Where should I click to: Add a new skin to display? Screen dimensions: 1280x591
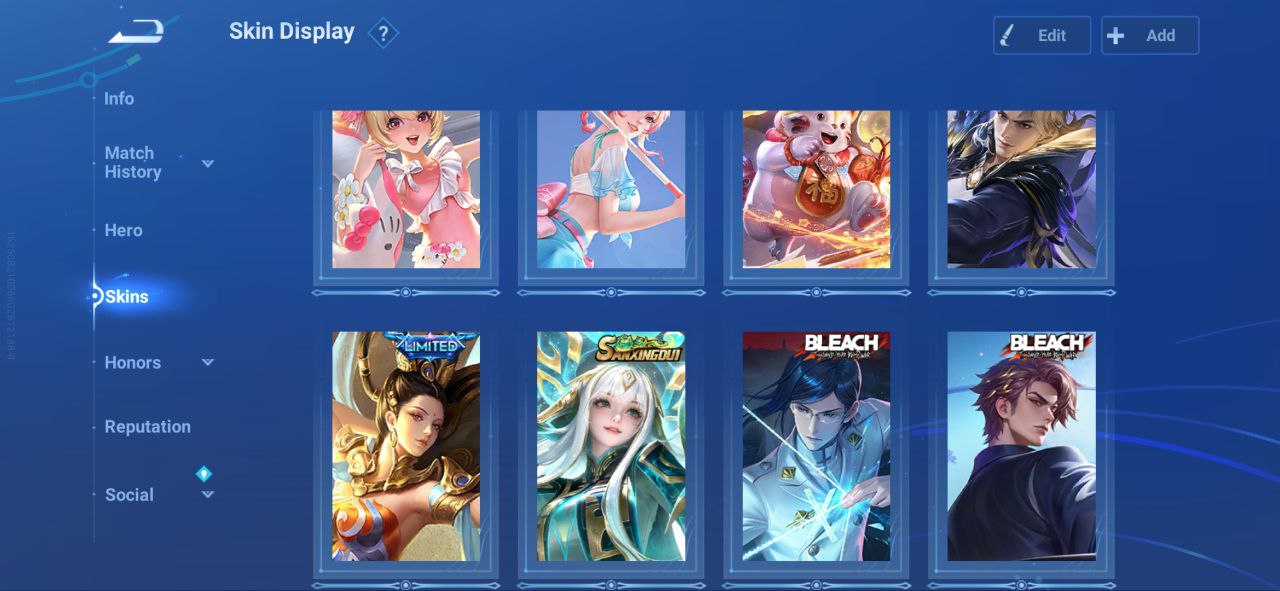(x=1149, y=35)
